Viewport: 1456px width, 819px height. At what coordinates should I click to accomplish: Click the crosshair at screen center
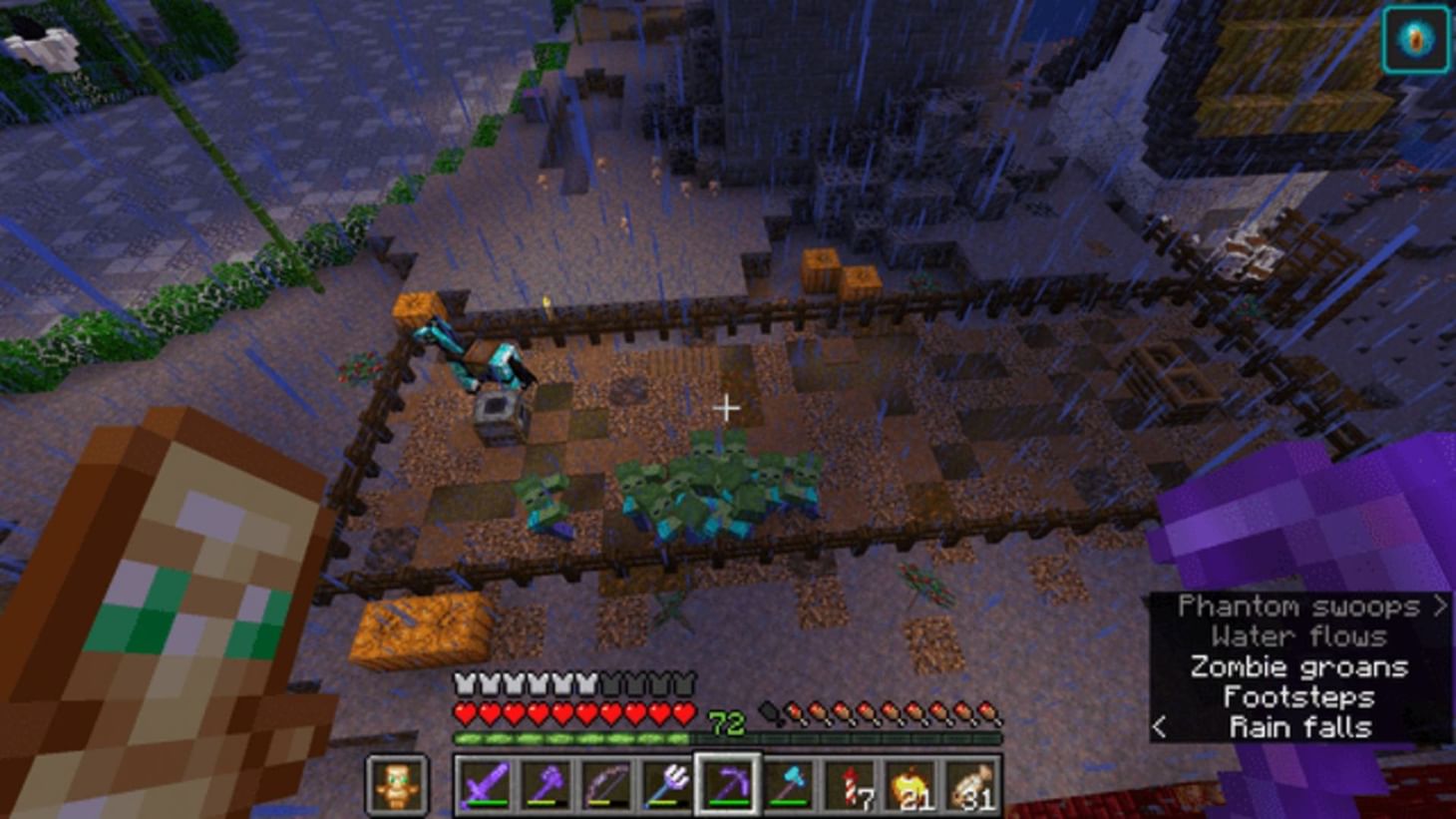727,408
